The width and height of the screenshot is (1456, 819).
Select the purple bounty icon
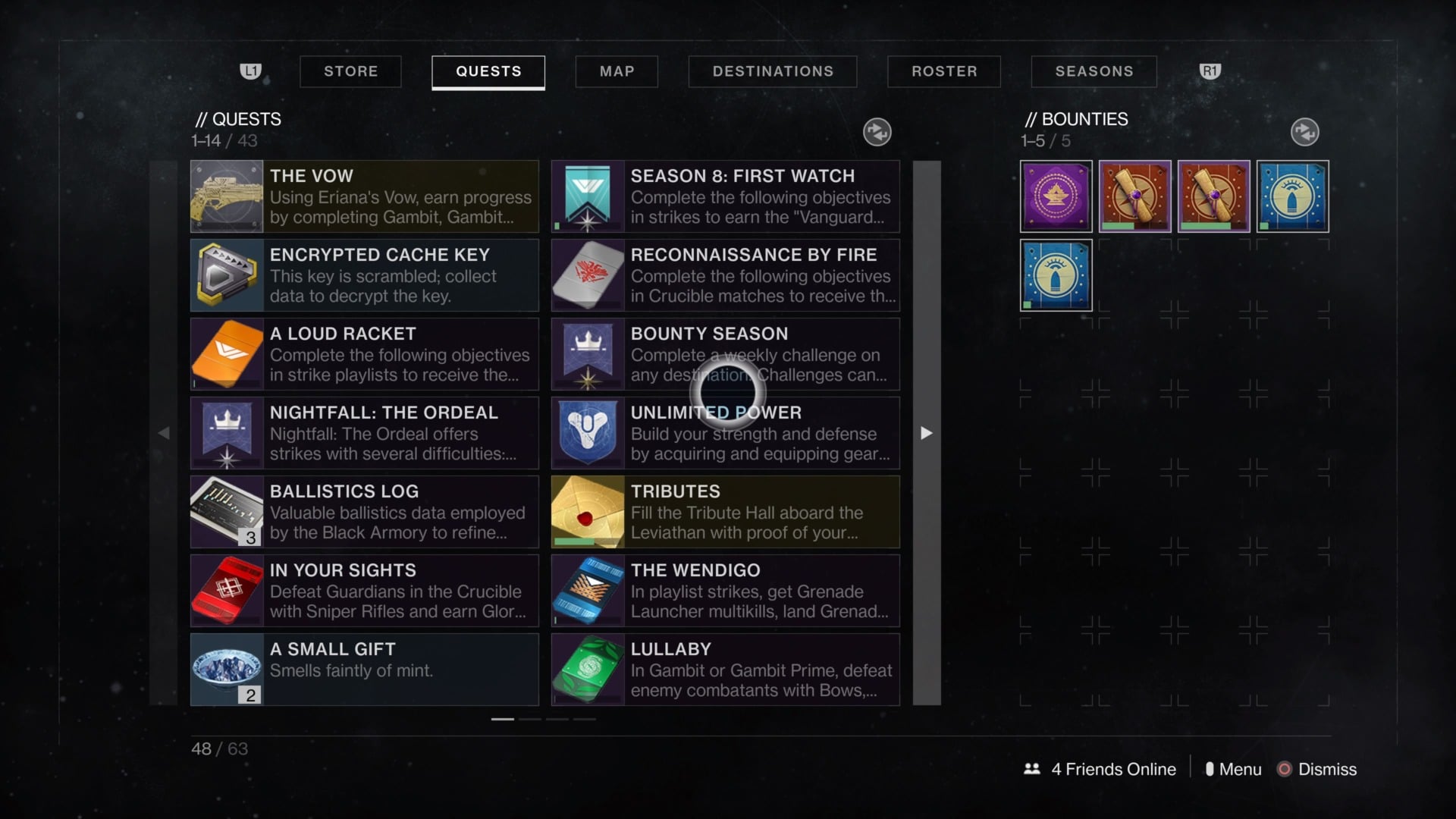[1056, 196]
